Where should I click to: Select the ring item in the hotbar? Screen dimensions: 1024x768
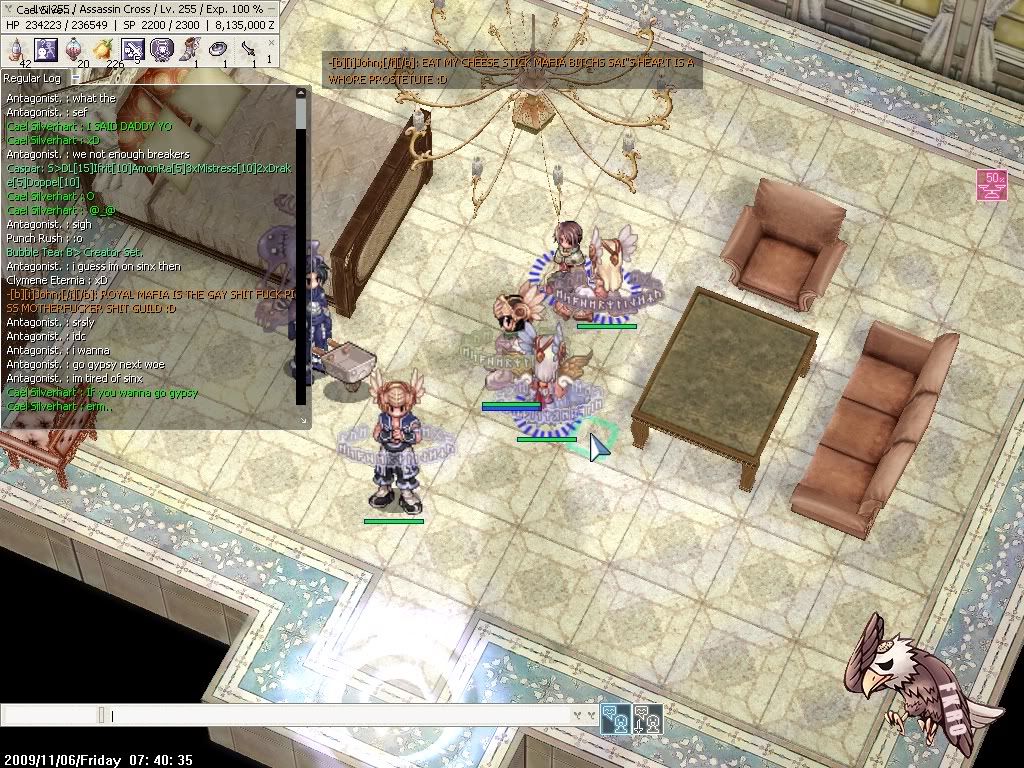pos(219,49)
